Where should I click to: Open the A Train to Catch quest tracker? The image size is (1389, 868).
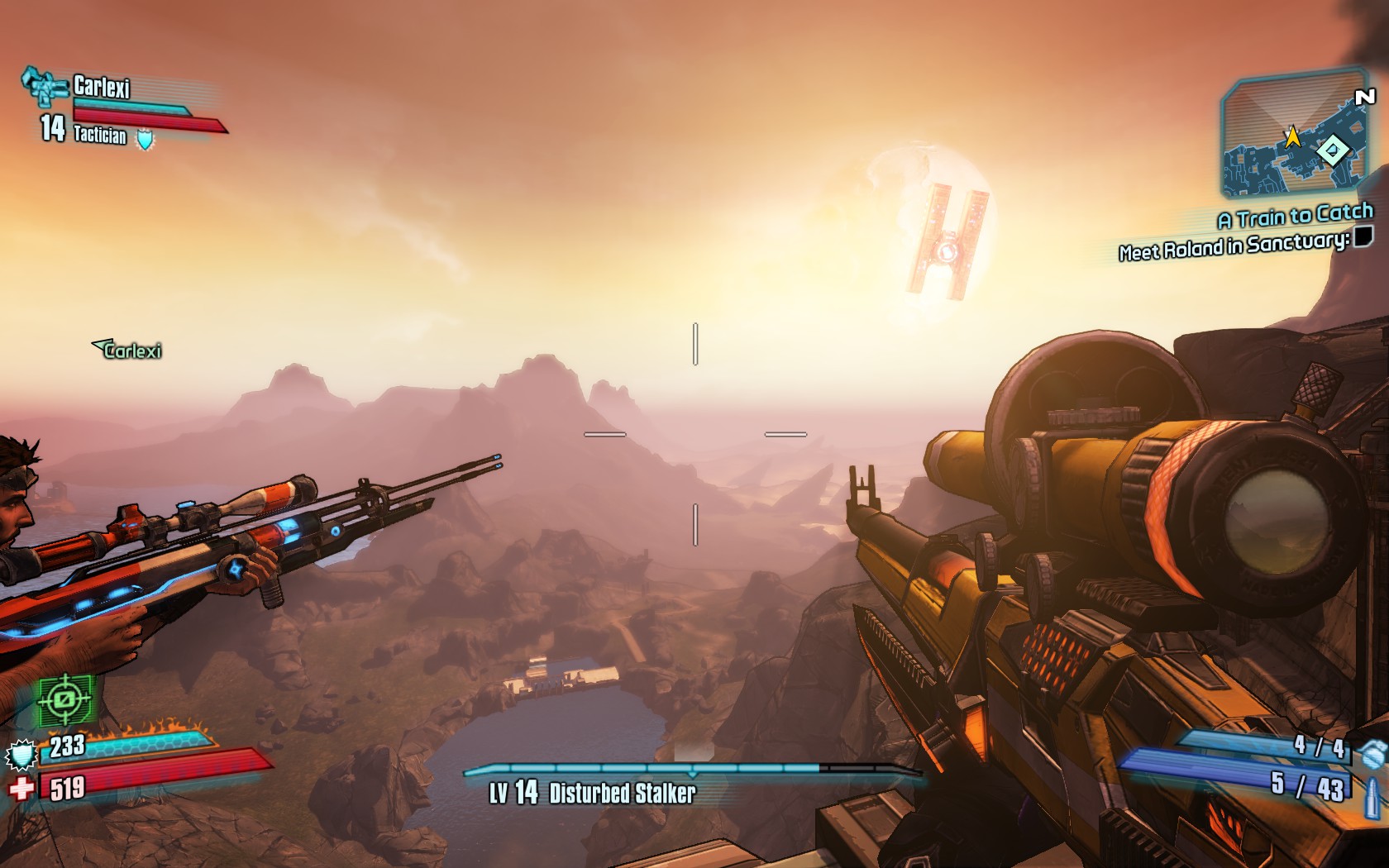click(1295, 217)
